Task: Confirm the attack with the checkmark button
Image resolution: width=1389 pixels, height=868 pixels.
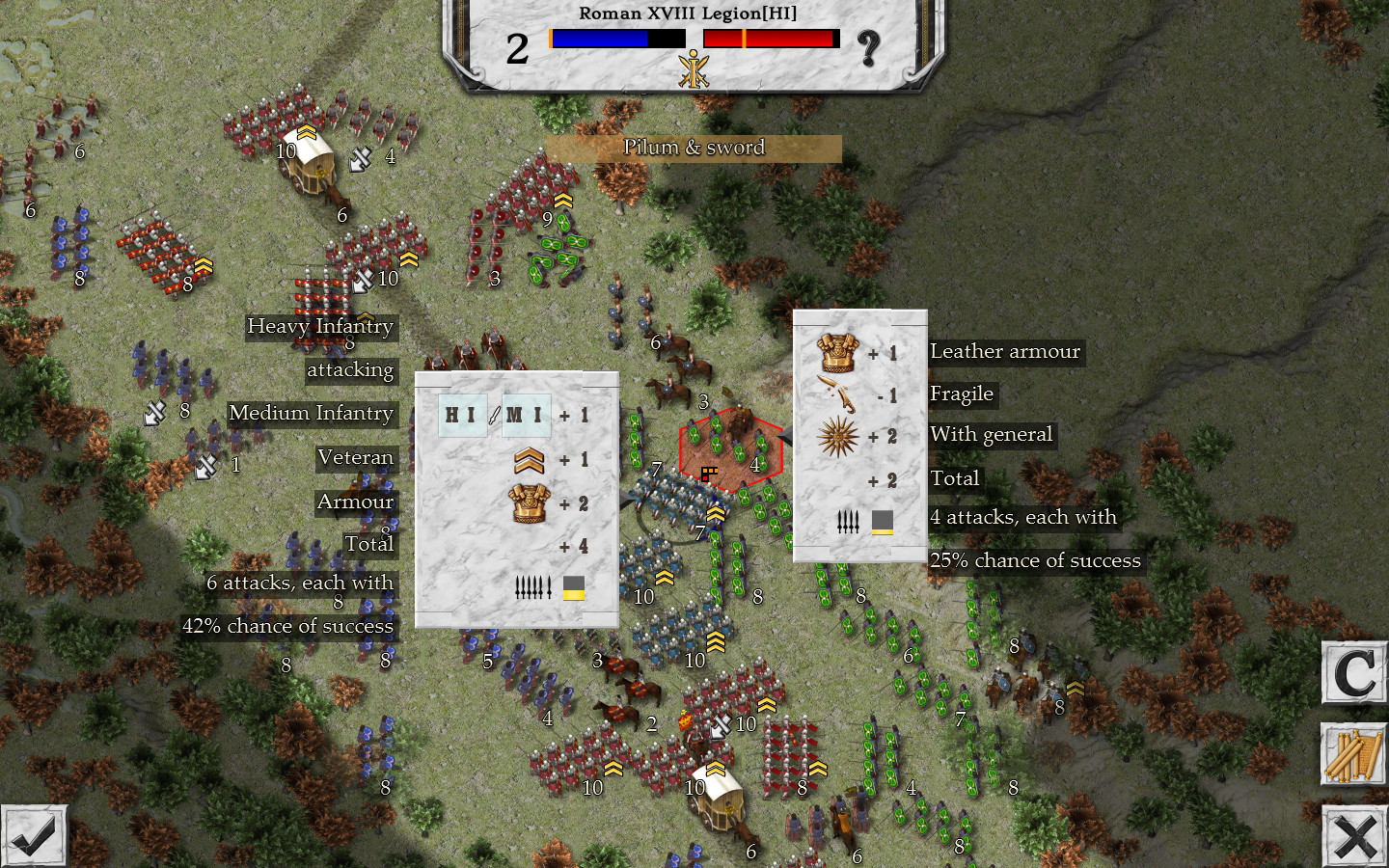Action: coord(36,835)
